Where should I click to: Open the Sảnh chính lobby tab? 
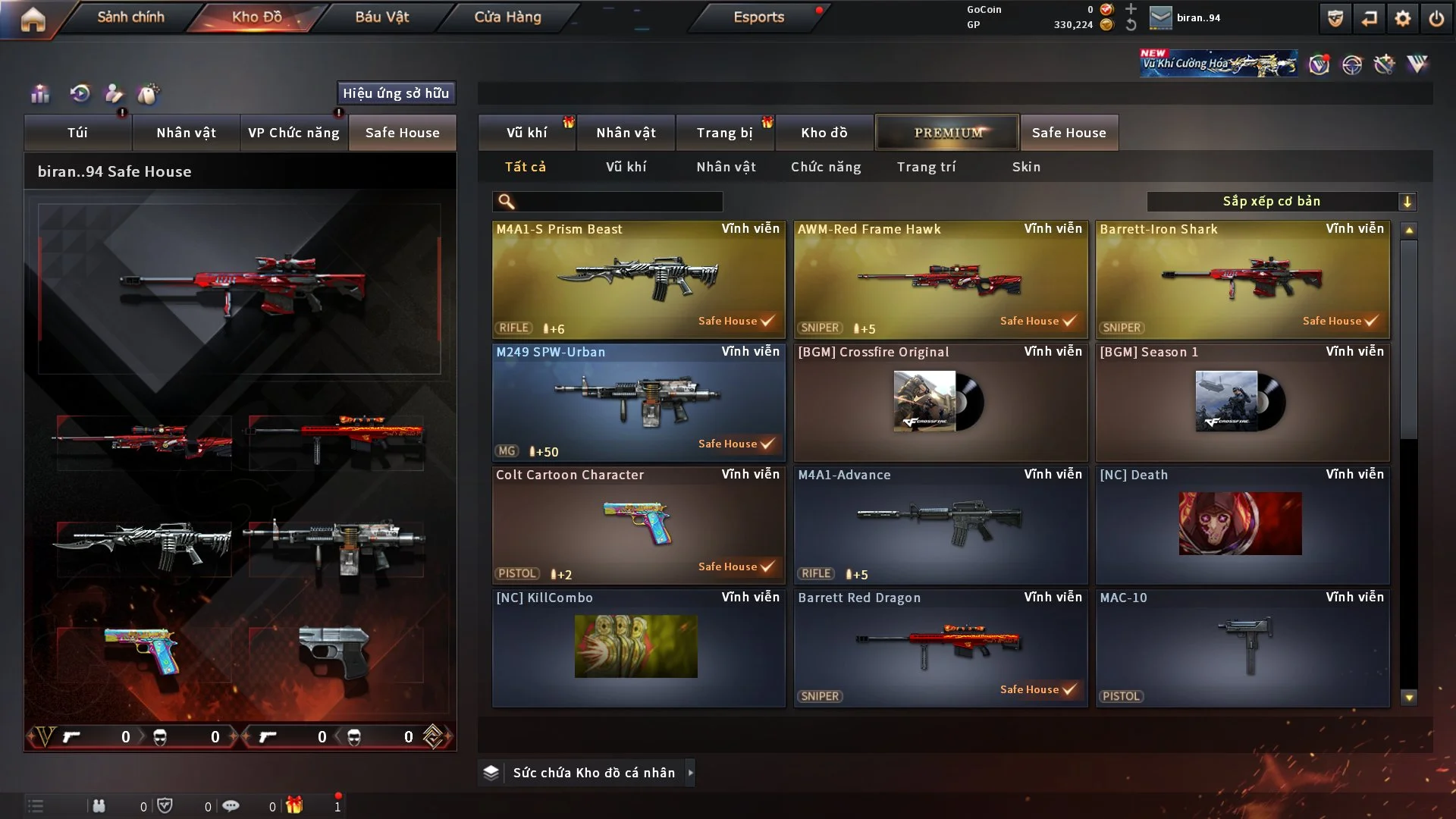[130, 17]
